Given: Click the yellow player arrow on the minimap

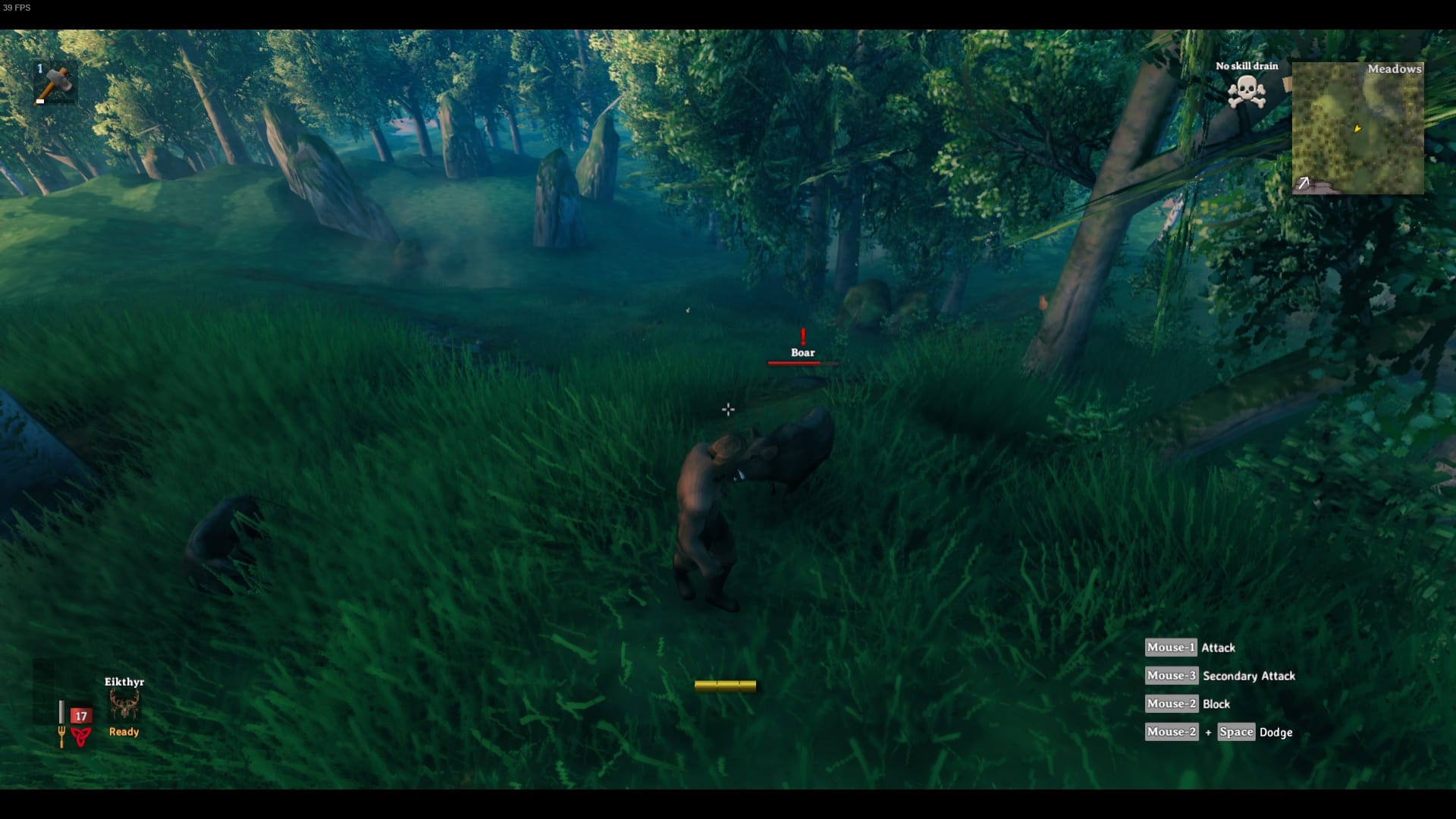Looking at the screenshot, I should 1357,129.
